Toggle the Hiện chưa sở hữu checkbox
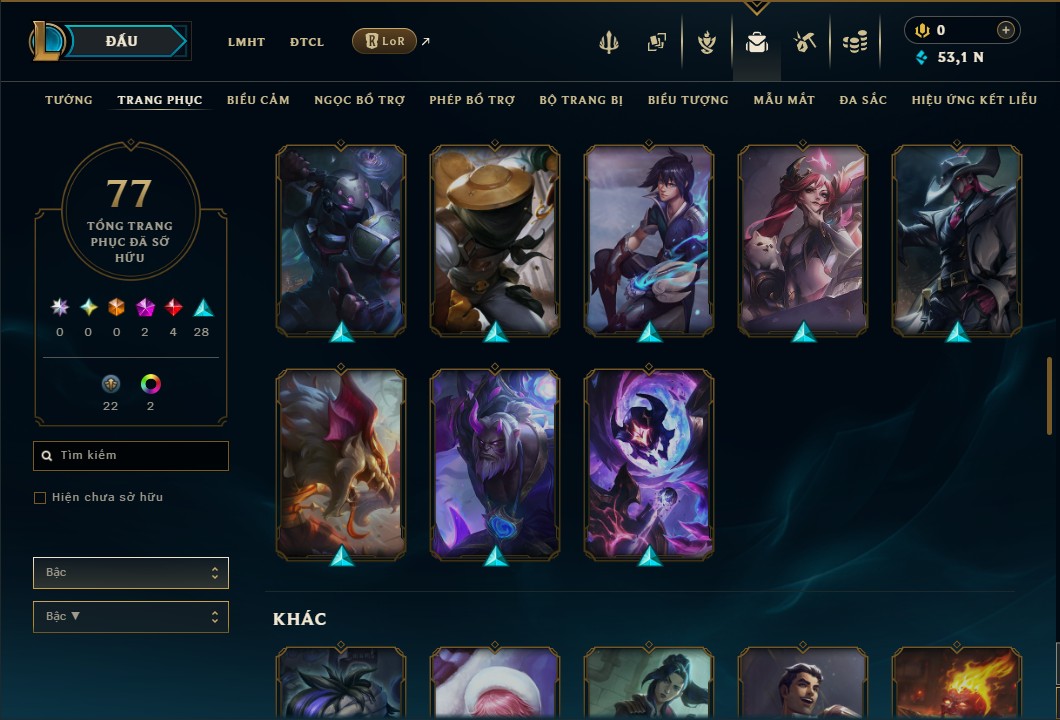The image size is (1060, 720). pos(40,498)
